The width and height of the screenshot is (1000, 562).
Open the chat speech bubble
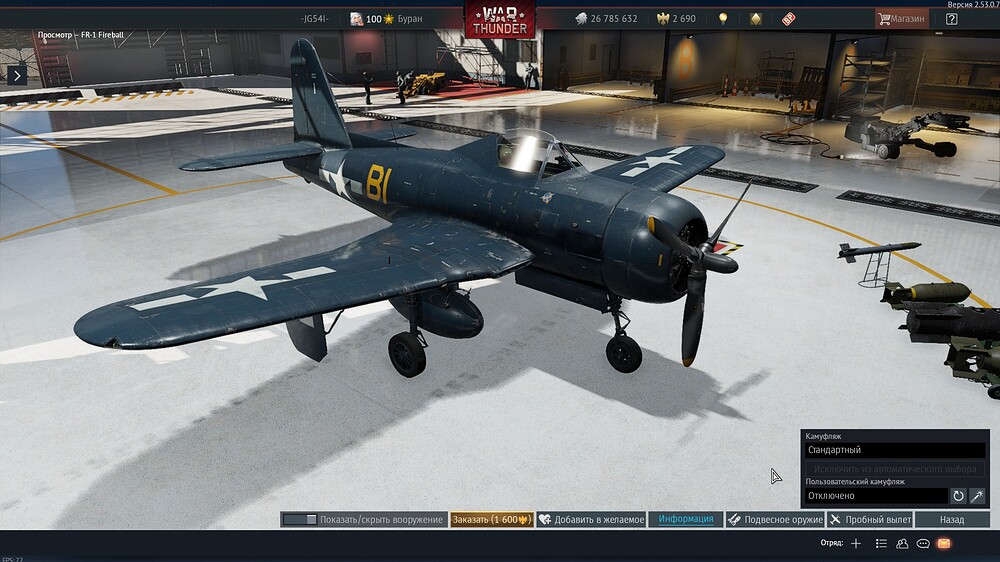pos(923,543)
